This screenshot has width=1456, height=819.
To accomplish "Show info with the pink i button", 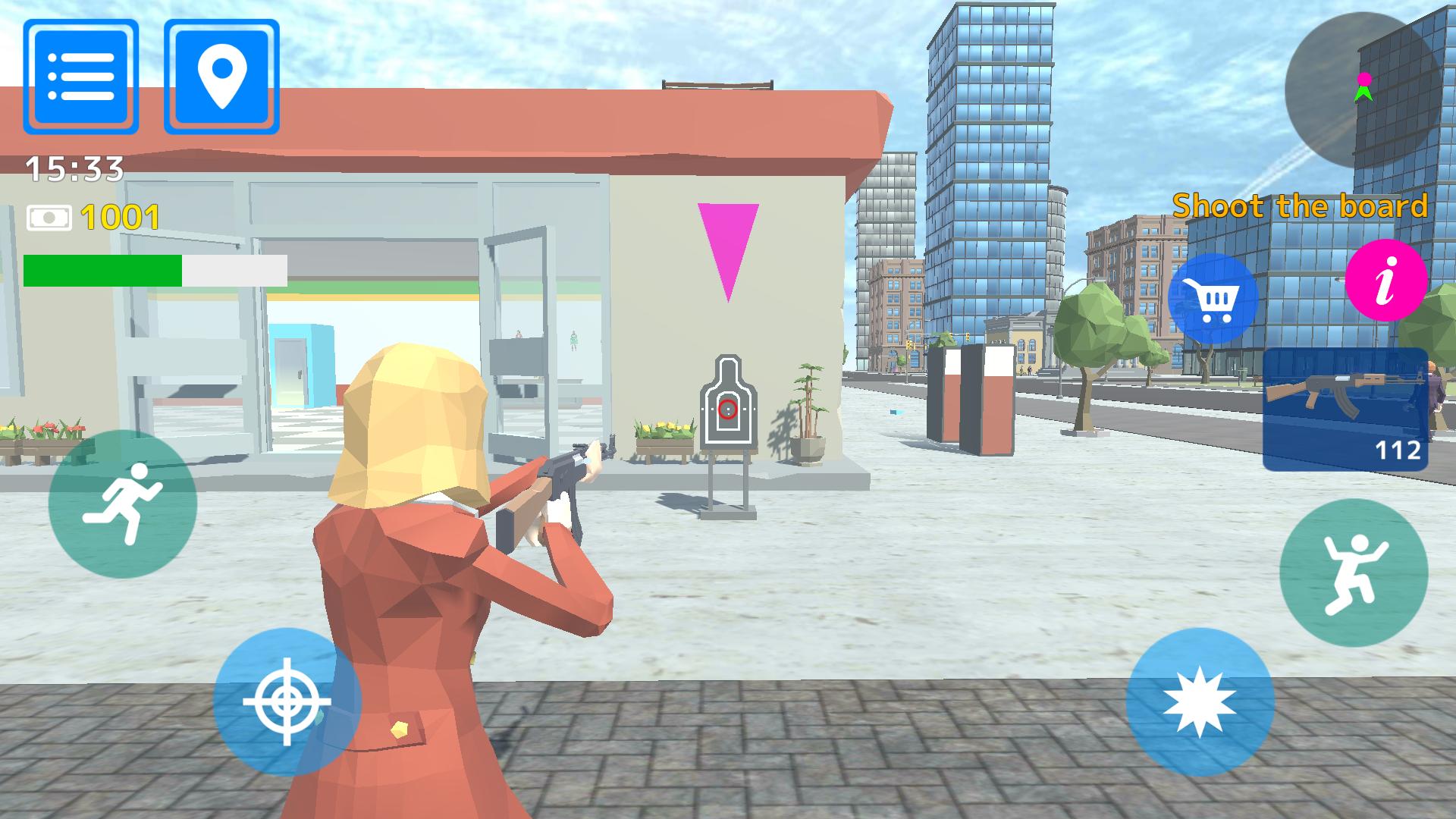I will (x=1386, y=281).
